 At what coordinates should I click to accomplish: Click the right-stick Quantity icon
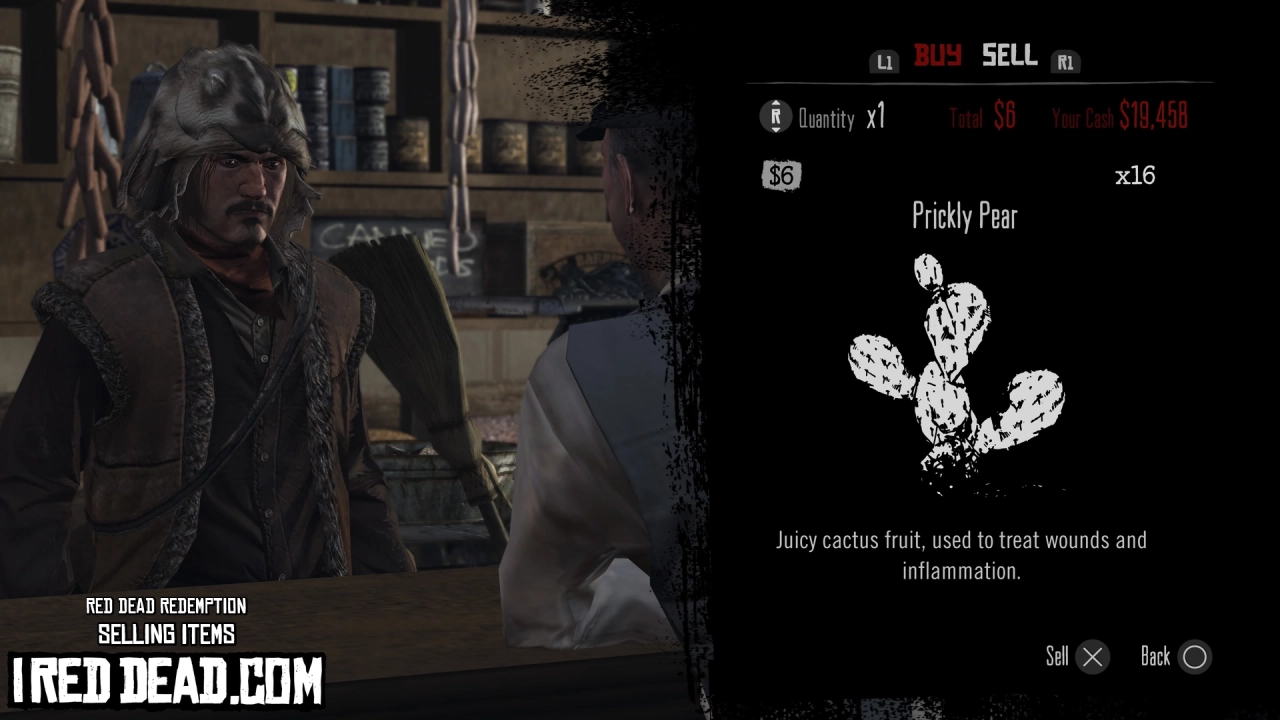pos(774,117)
